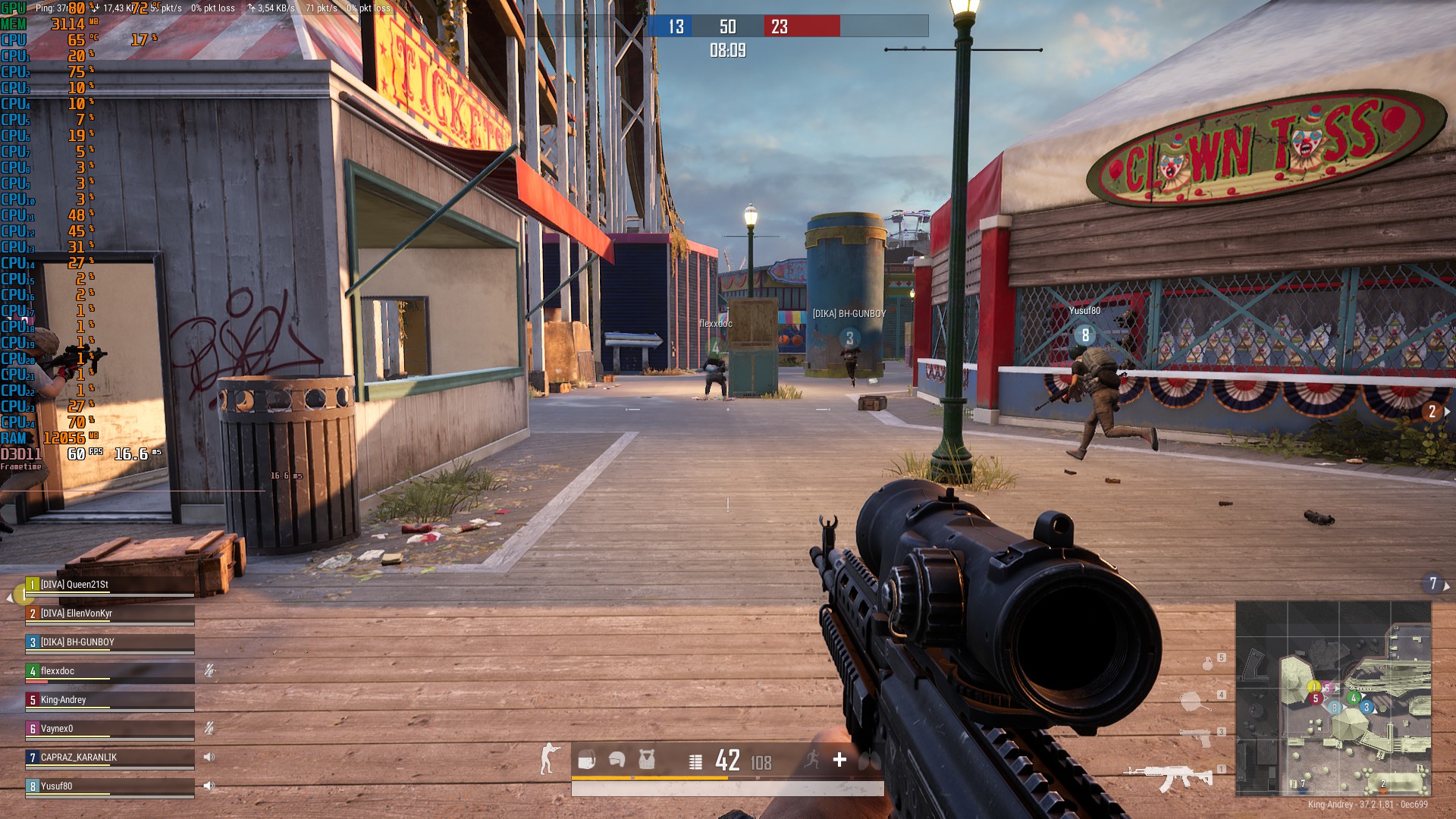Click the standing stance icon
The width and height of the screenshot is (1456, 819).
click(549, 759)
